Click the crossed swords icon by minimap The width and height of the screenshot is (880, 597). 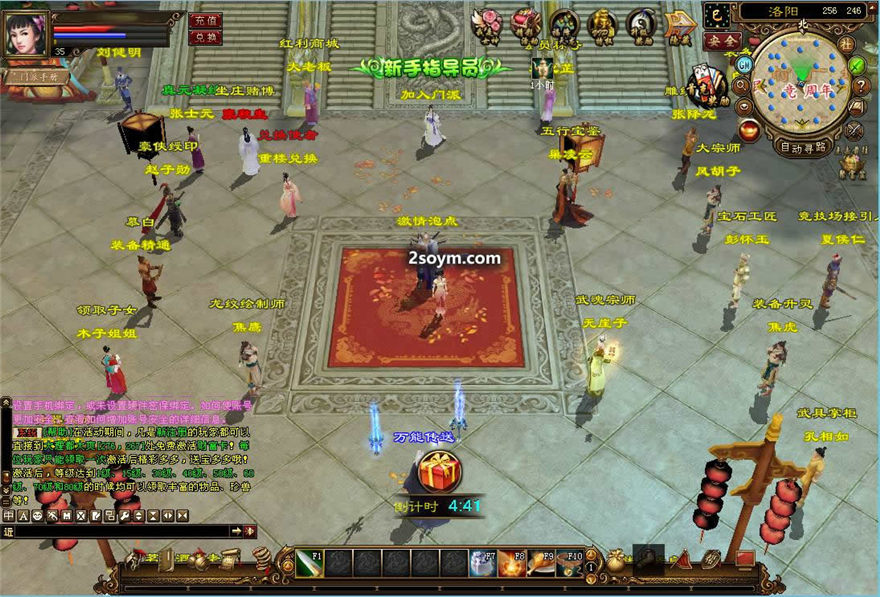854,131
